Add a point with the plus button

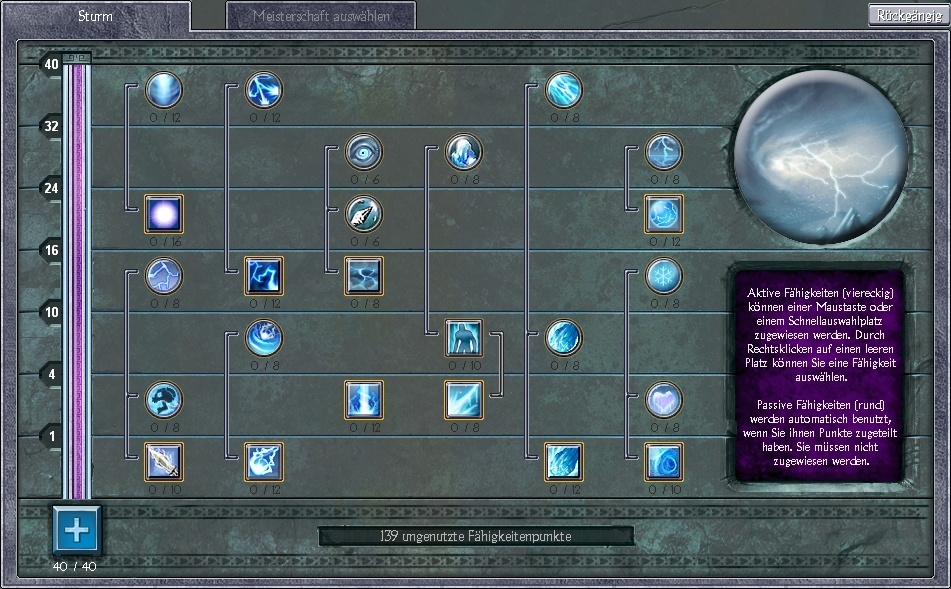[x=76, y=530]
